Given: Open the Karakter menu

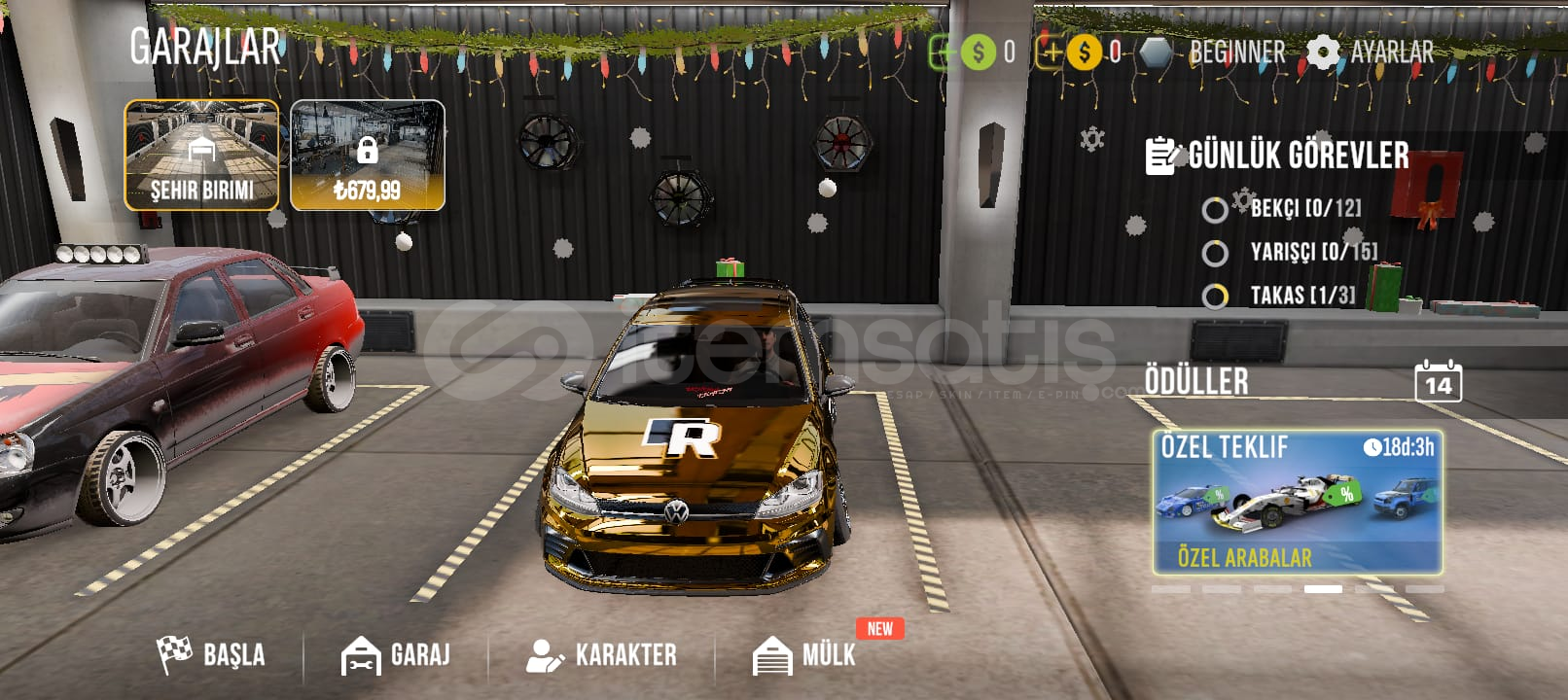Looking at the screenshot, I should (x=601, y=654).
